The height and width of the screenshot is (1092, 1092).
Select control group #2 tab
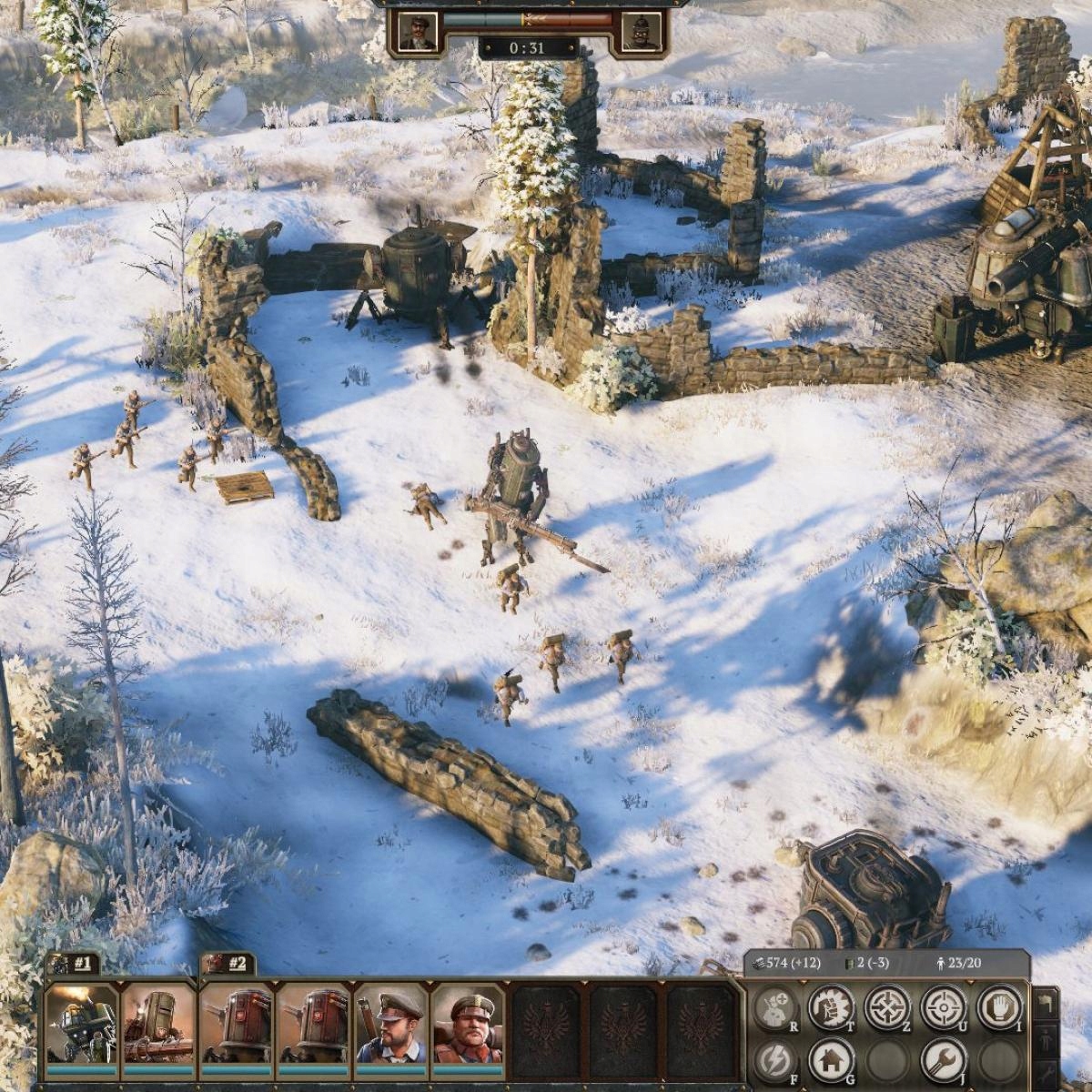click(228, 965)
